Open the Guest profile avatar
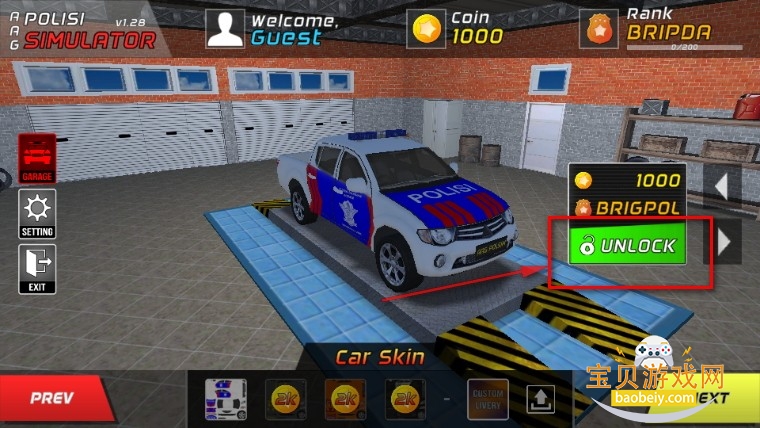760x428 pixels. 225,28
